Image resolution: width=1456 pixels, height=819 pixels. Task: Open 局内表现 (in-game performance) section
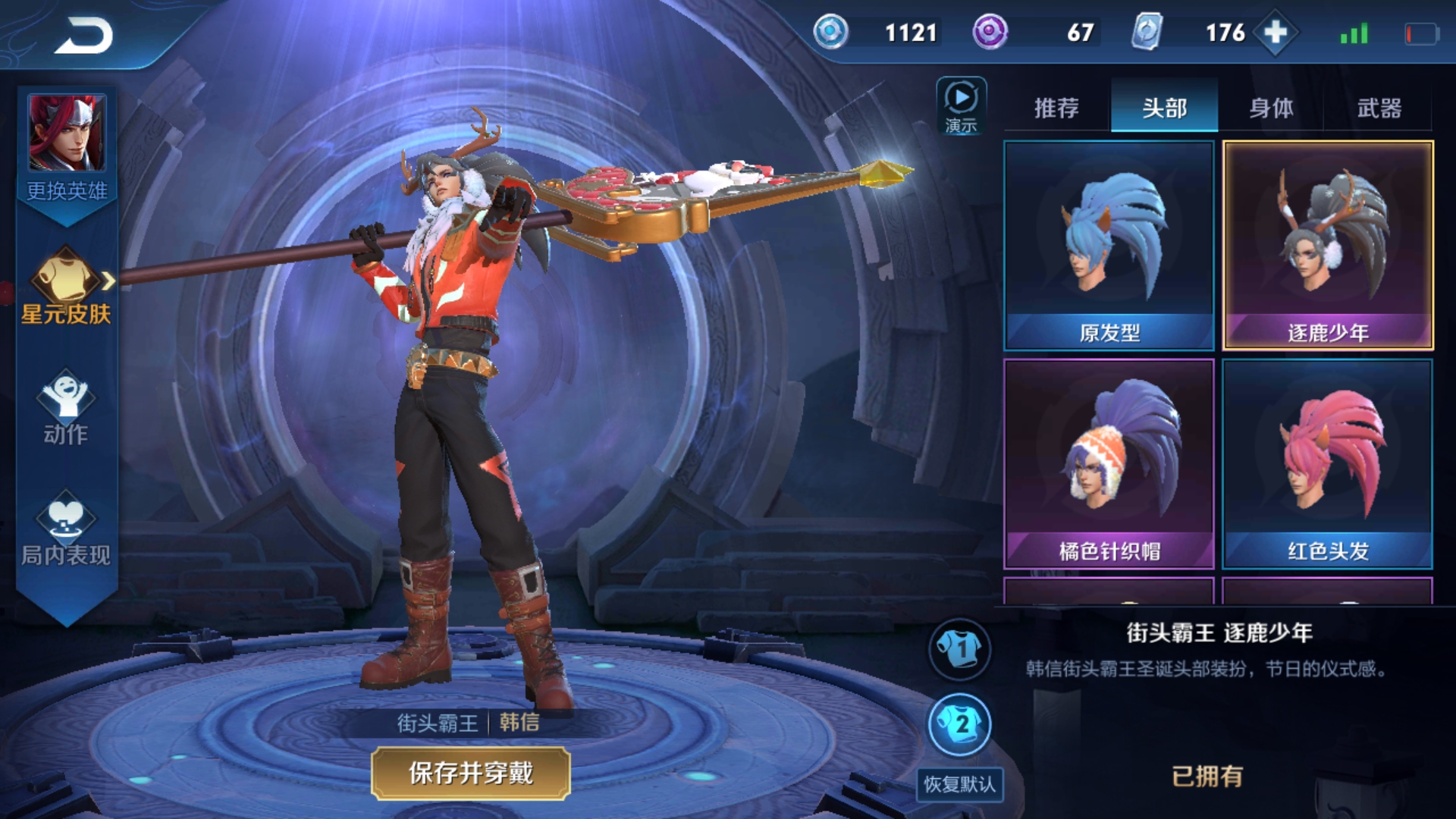[67, 531]
